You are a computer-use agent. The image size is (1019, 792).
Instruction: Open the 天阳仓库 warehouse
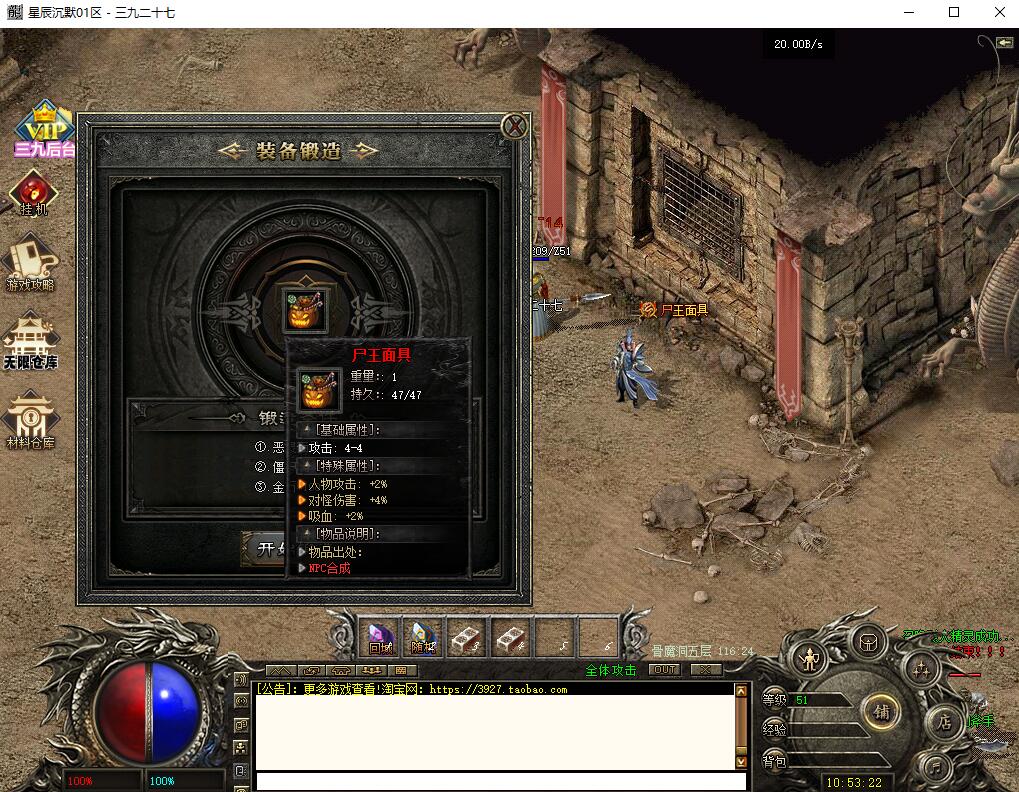[30, 342]
